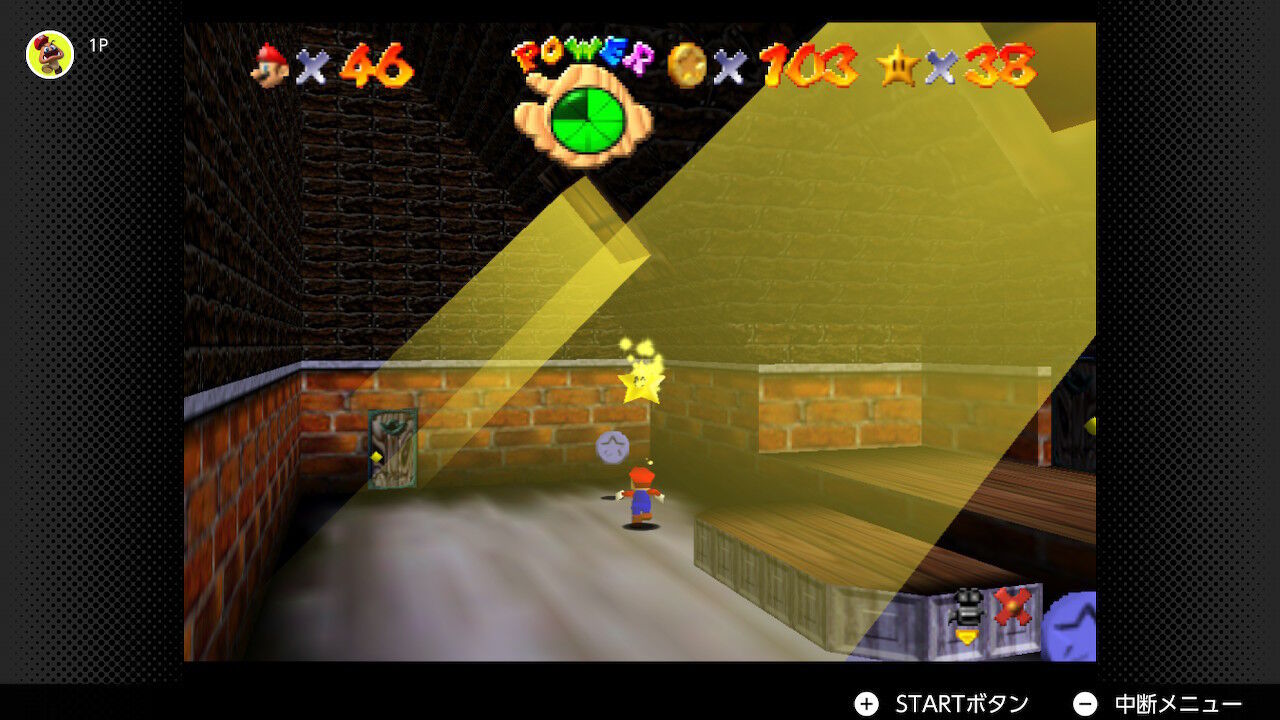Click the Mario head life counter icon
Viewport: 1280px width, 720px height.
(270, 67)
